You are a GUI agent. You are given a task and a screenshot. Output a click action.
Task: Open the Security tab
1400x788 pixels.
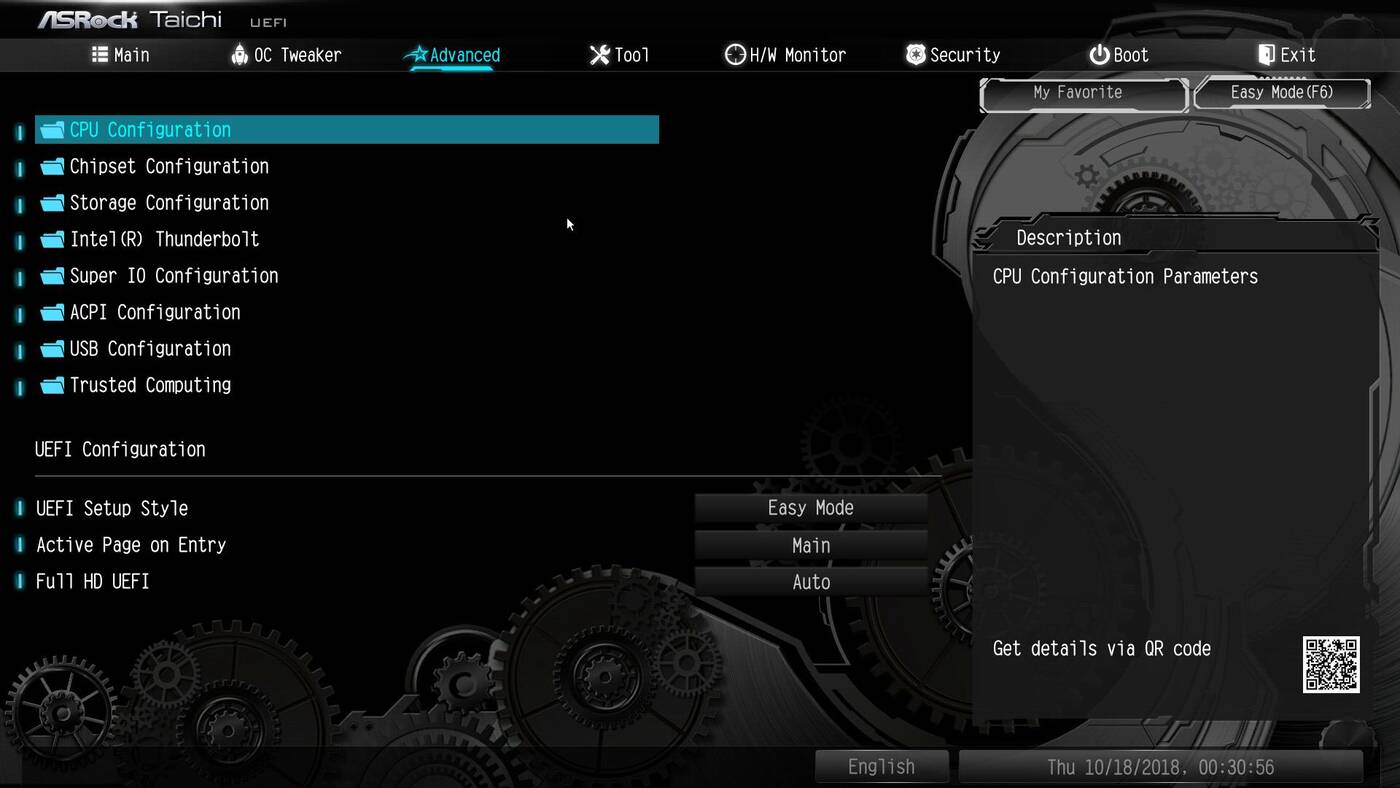(952, 55)
